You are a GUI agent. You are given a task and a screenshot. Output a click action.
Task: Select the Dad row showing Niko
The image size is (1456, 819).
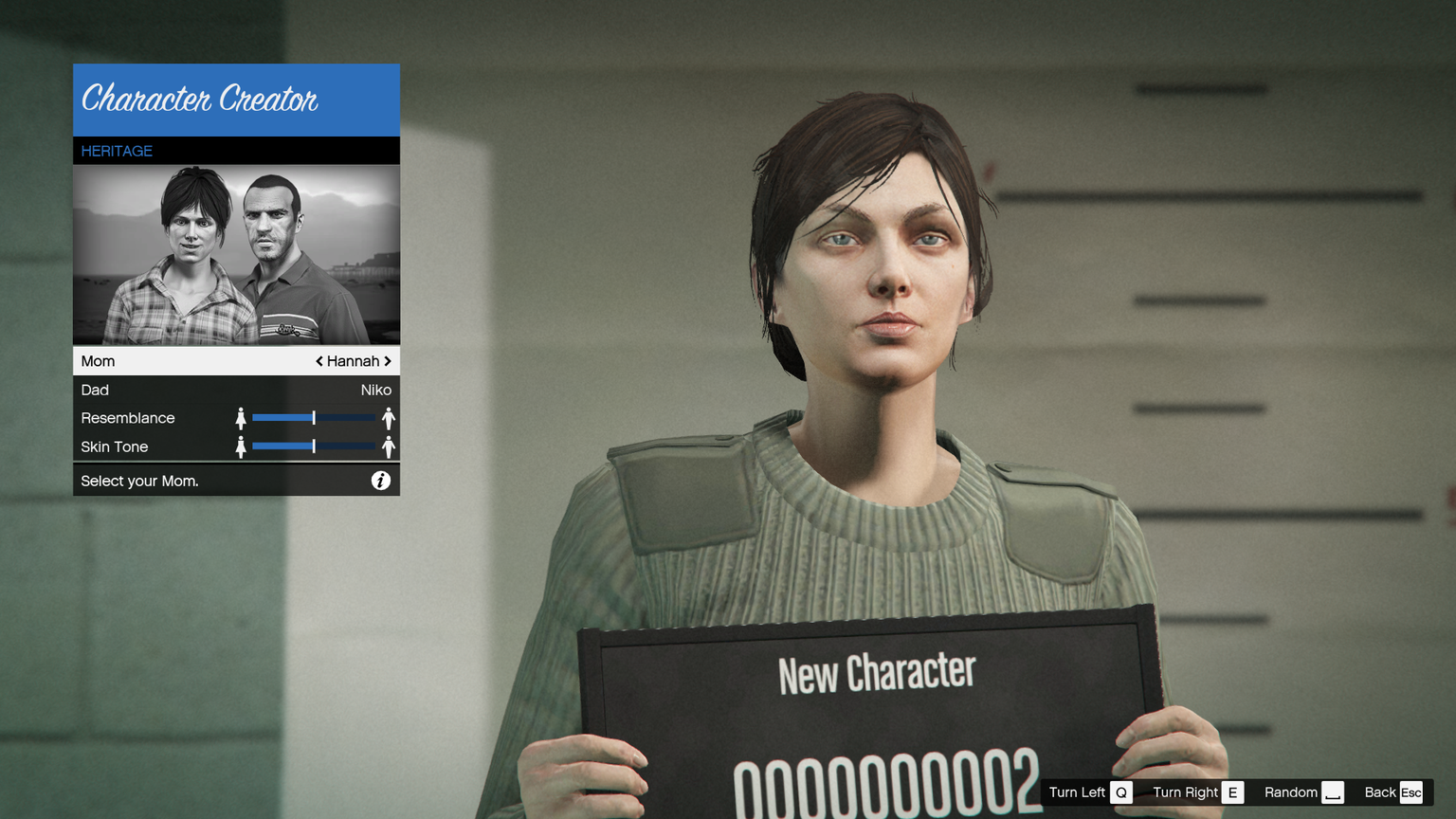tap(236, 390)
